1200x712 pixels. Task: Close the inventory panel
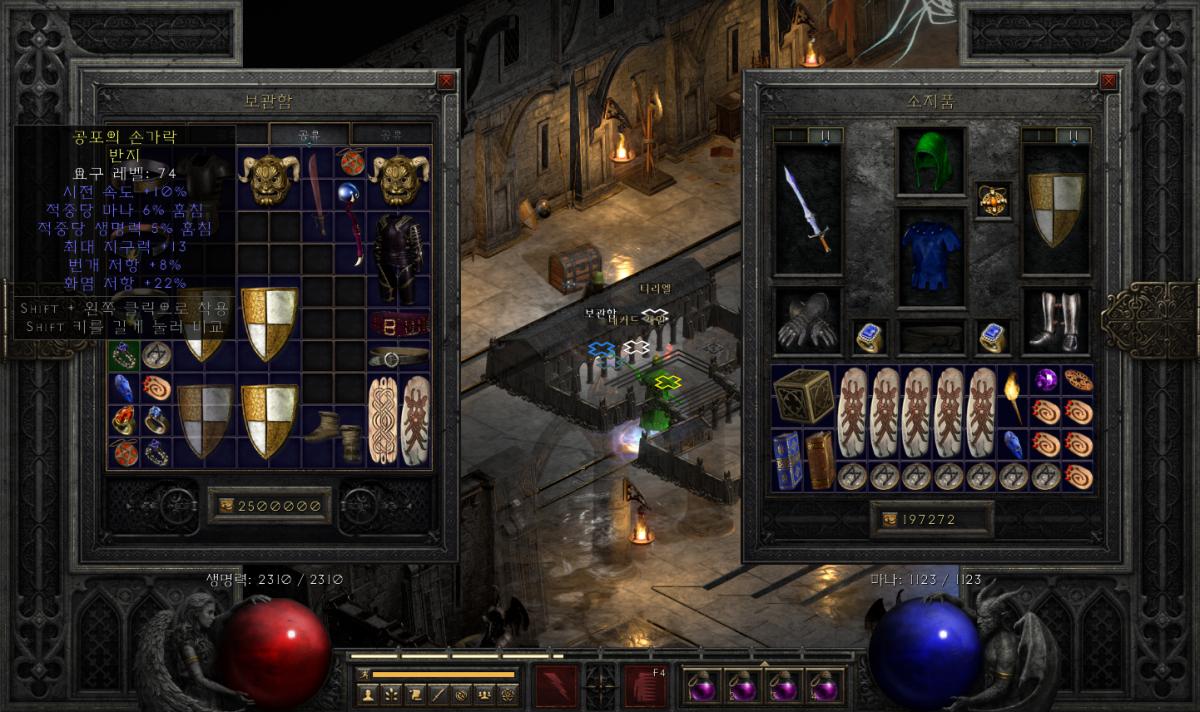tap(1107, 81)
